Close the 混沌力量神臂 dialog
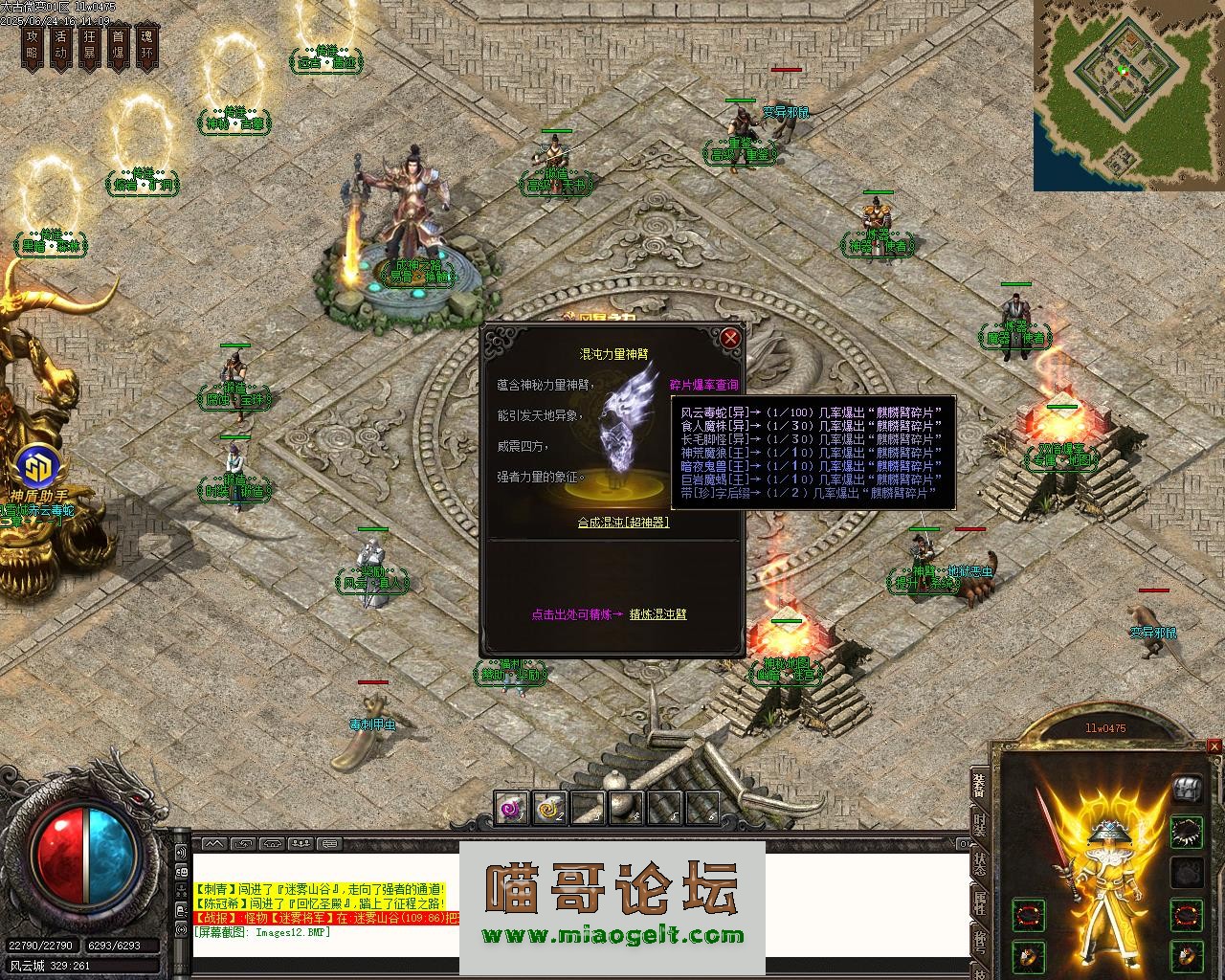1225x980 pixels. coord(730,338)
